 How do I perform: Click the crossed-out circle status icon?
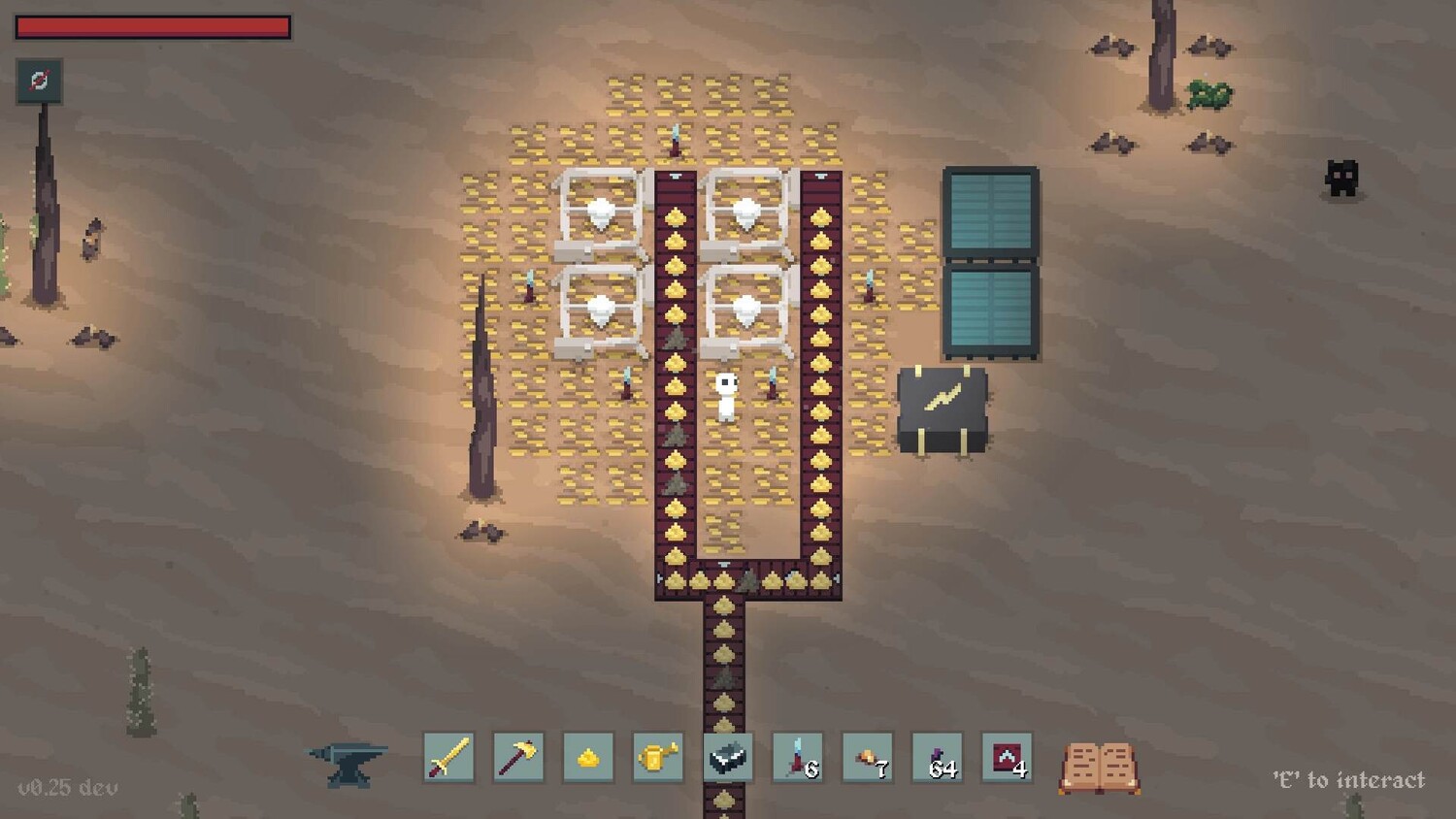(x=40, y=81)
